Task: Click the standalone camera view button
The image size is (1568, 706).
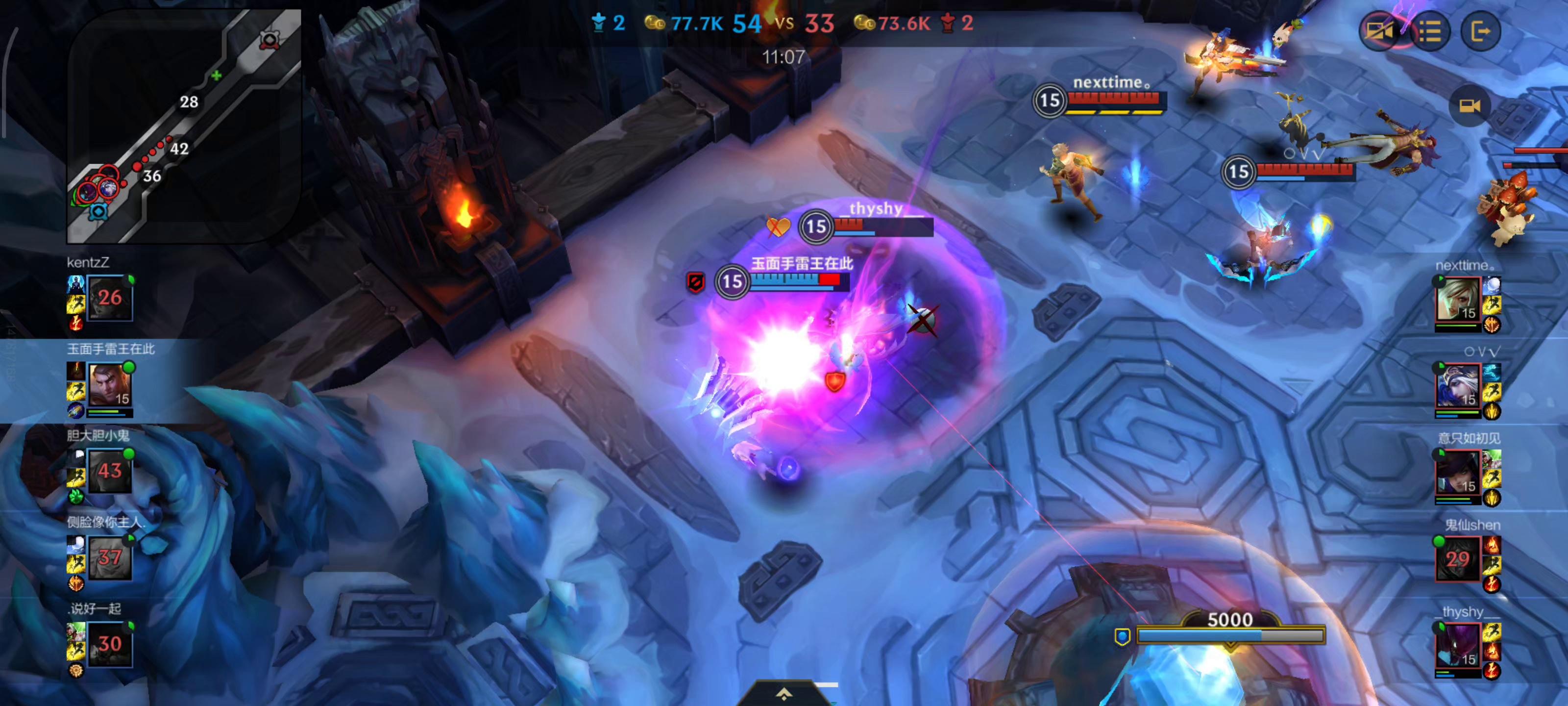Action: [1470, 106]
